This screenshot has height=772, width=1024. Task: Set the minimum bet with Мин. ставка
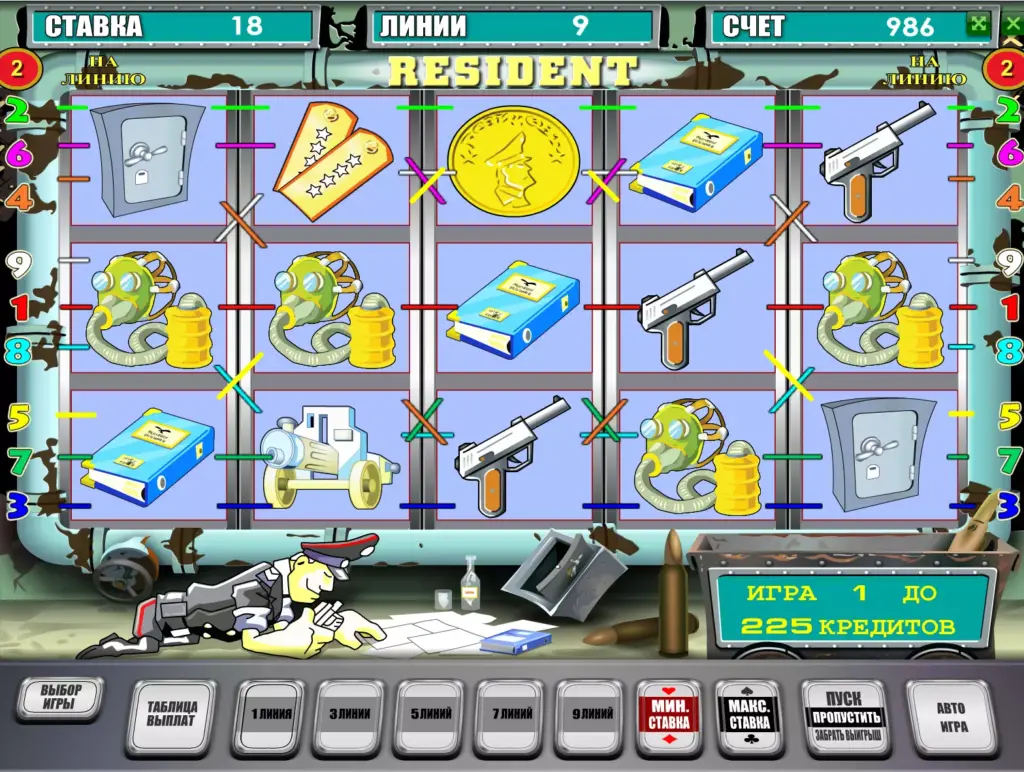(x=668, y=715)
